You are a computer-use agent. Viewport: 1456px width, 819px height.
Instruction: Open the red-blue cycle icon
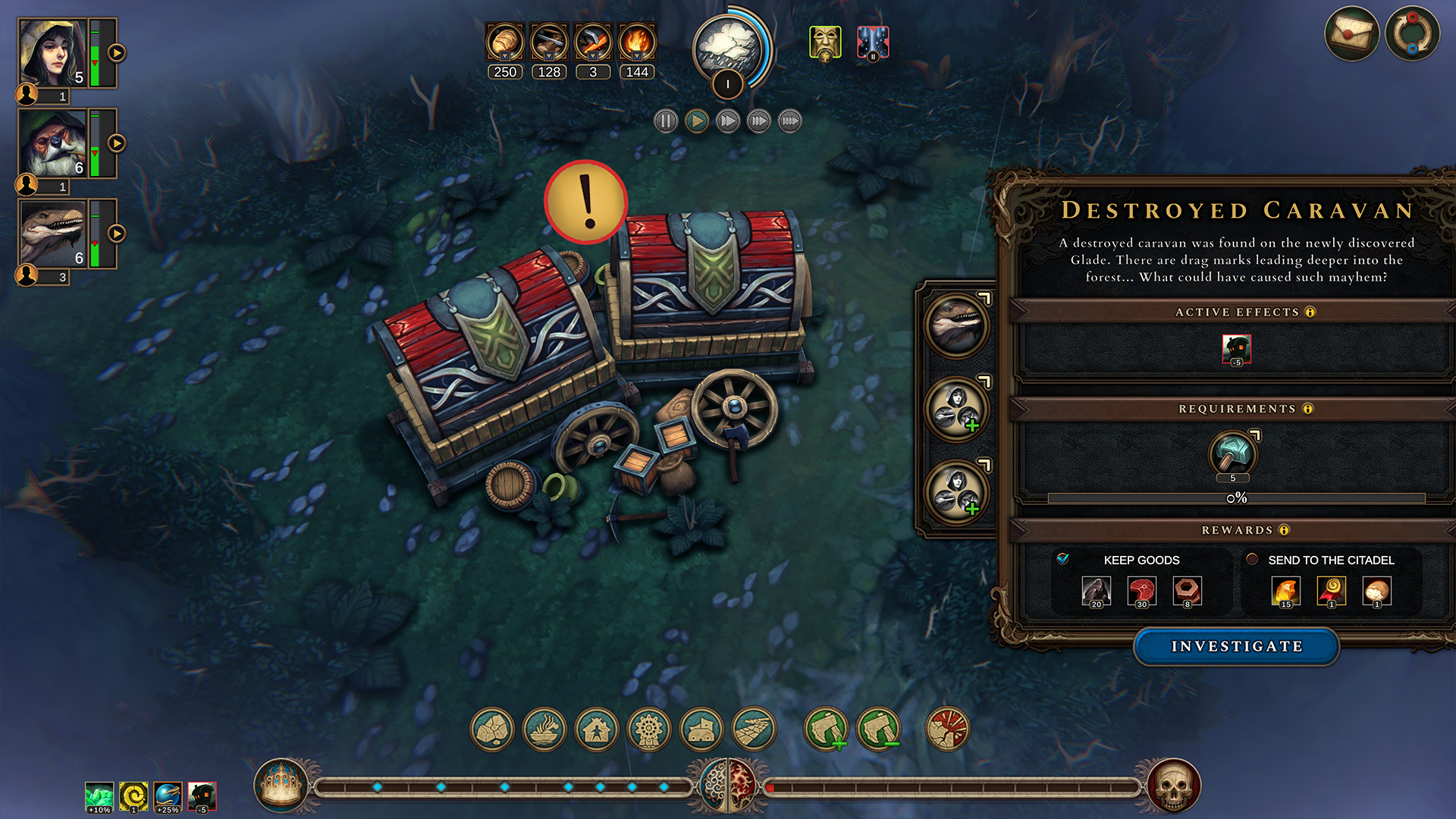1411,34
